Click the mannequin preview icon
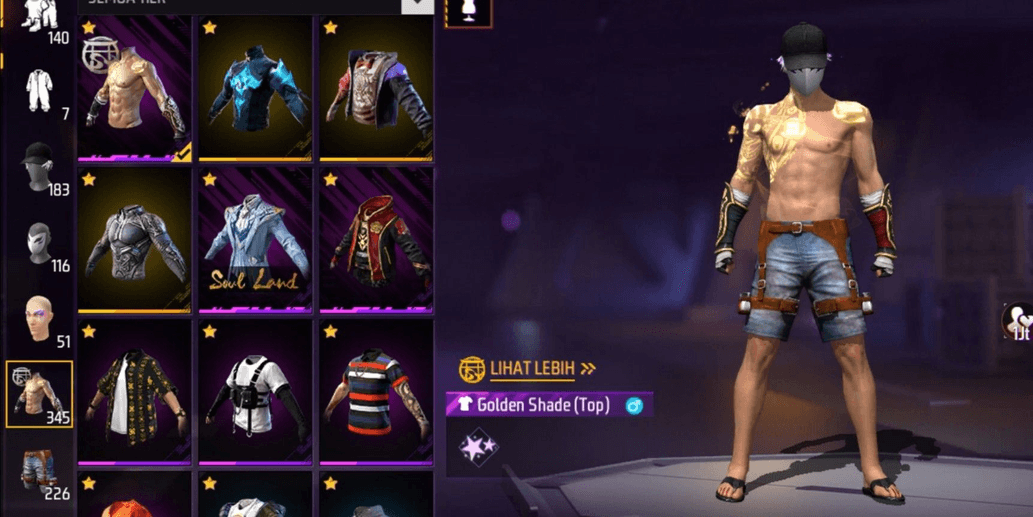 (468, 12)
